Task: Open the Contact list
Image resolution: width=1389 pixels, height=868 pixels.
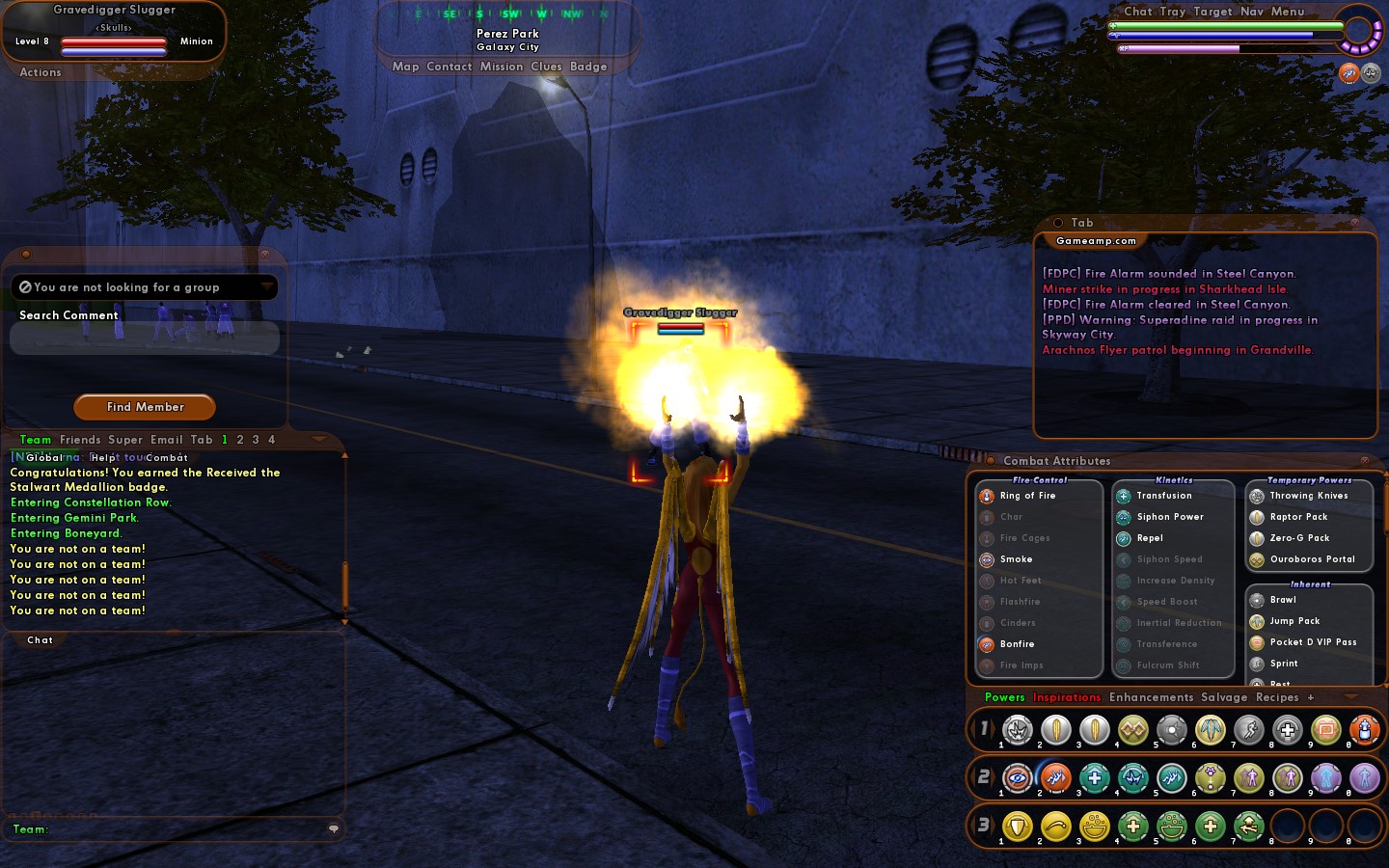Action: pyautogui.click(x=449, y=67)
